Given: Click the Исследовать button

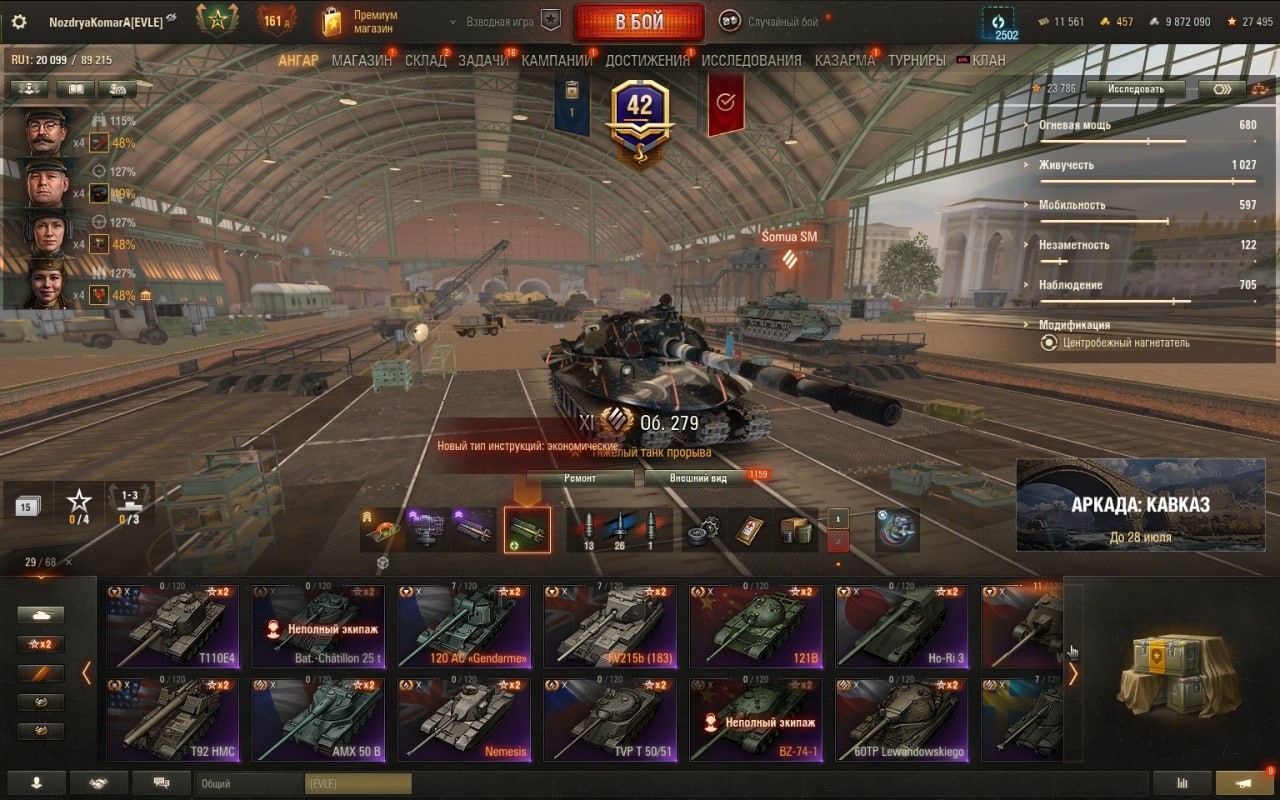Looking at the screenshot, I should pos(1135,89).
